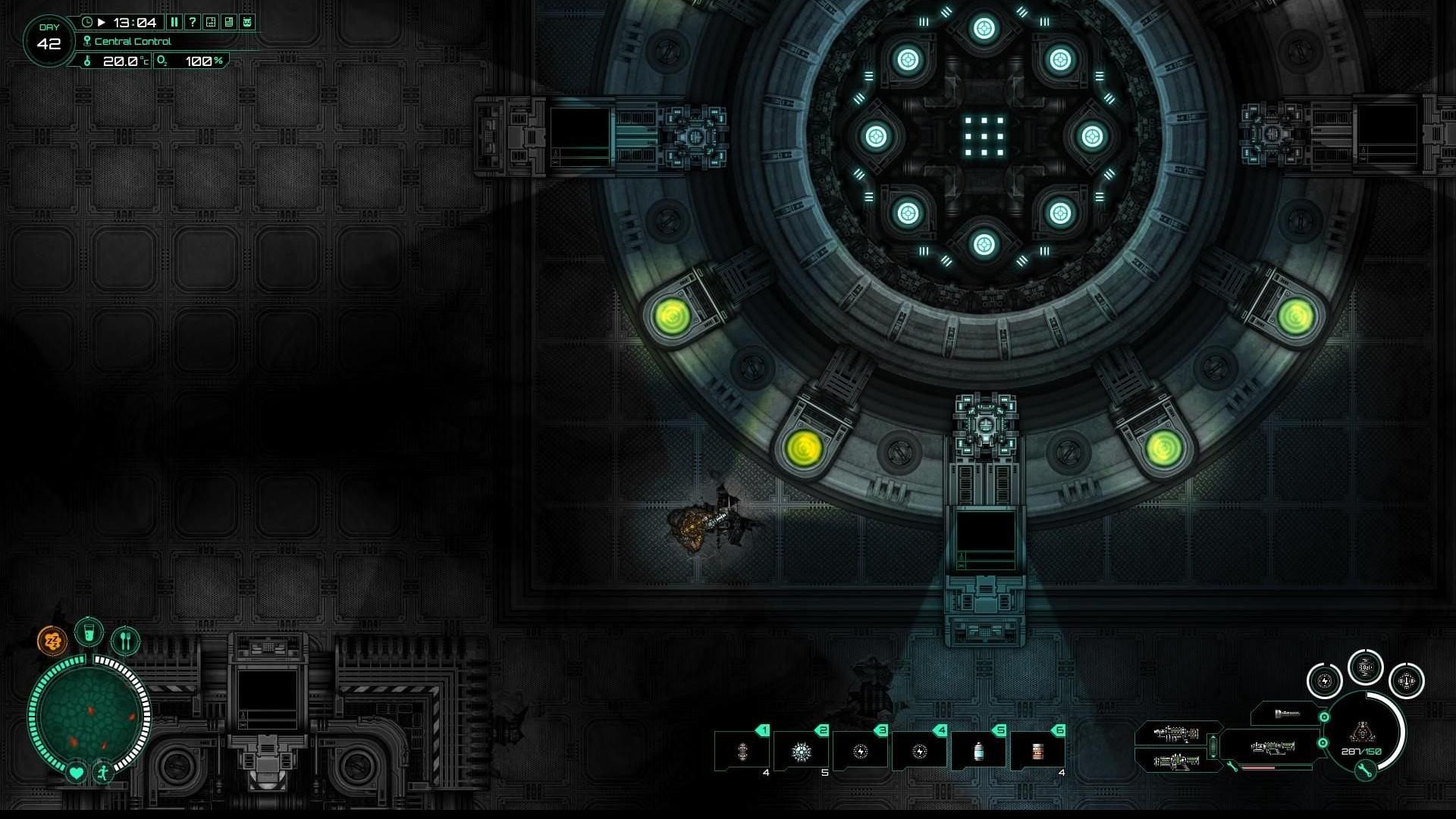The width and height of the screenshot is (1456, 819).
Task: Select the striped barrel item in slot 6
Action: point(1037,751)
